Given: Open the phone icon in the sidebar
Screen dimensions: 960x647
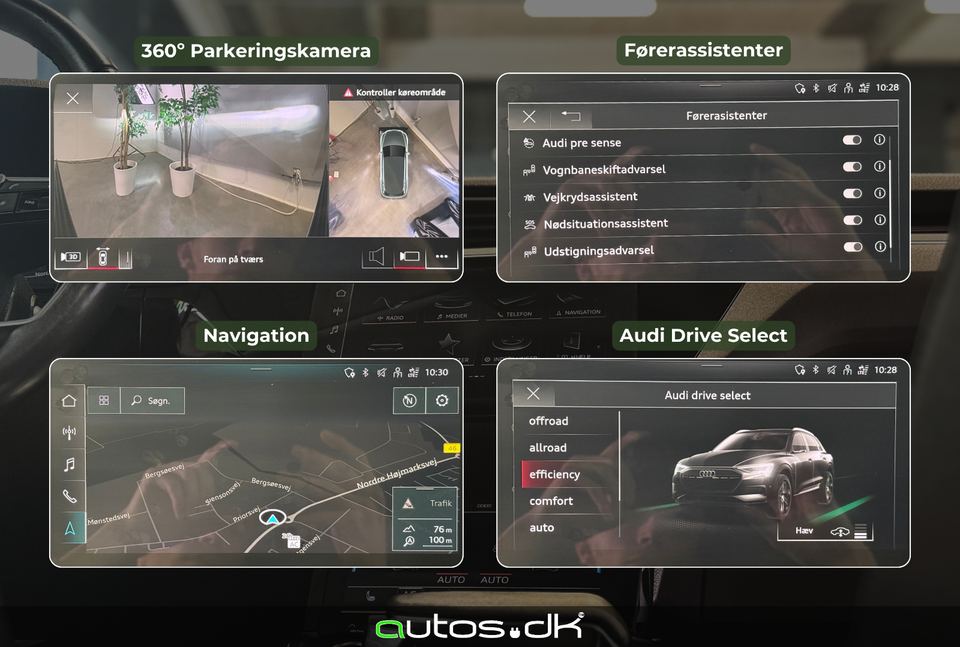Looking at the screenshot, I should click(x=69, y=496).
